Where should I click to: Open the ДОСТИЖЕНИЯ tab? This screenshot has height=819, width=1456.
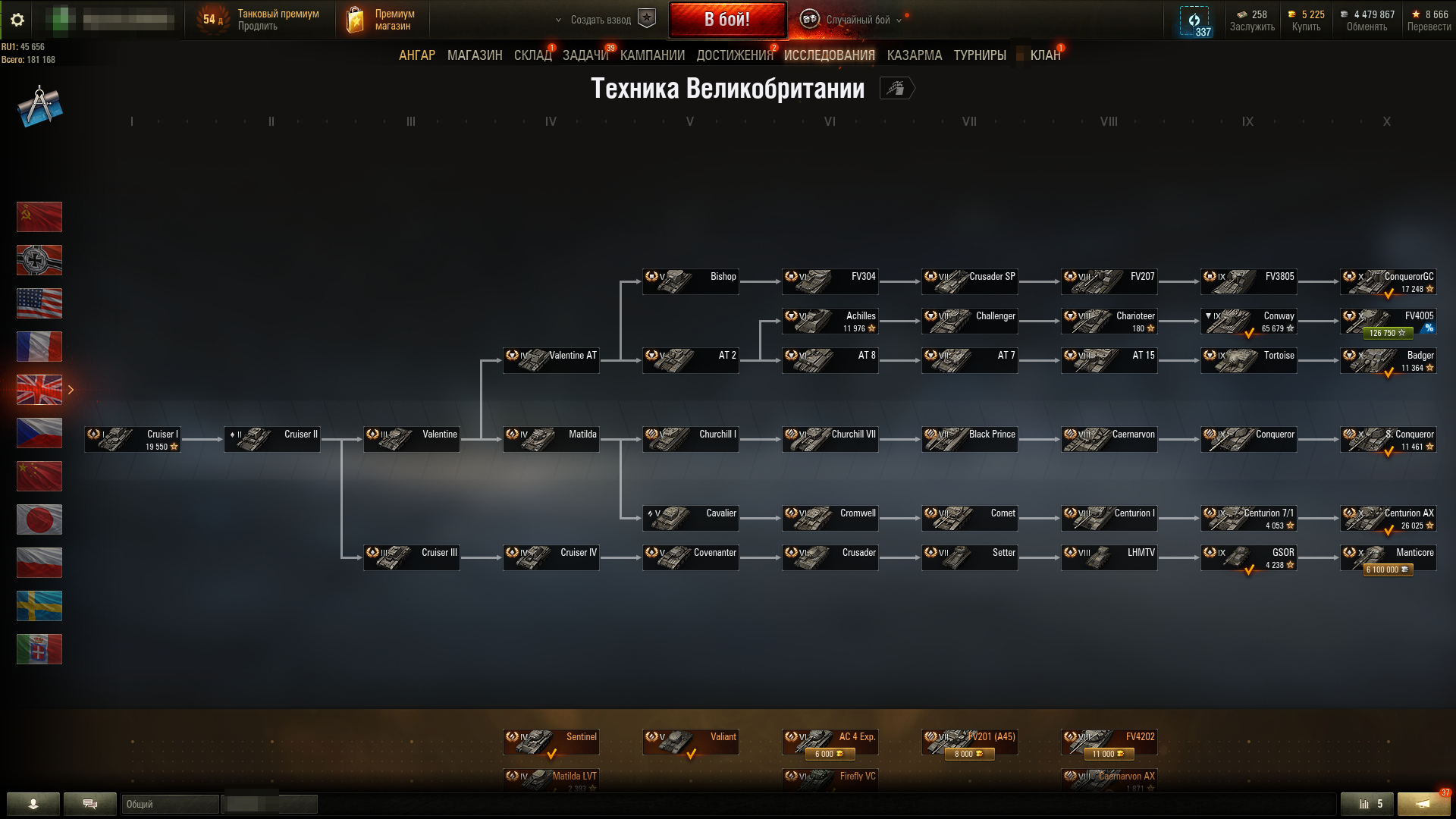(x=733, y=55)
